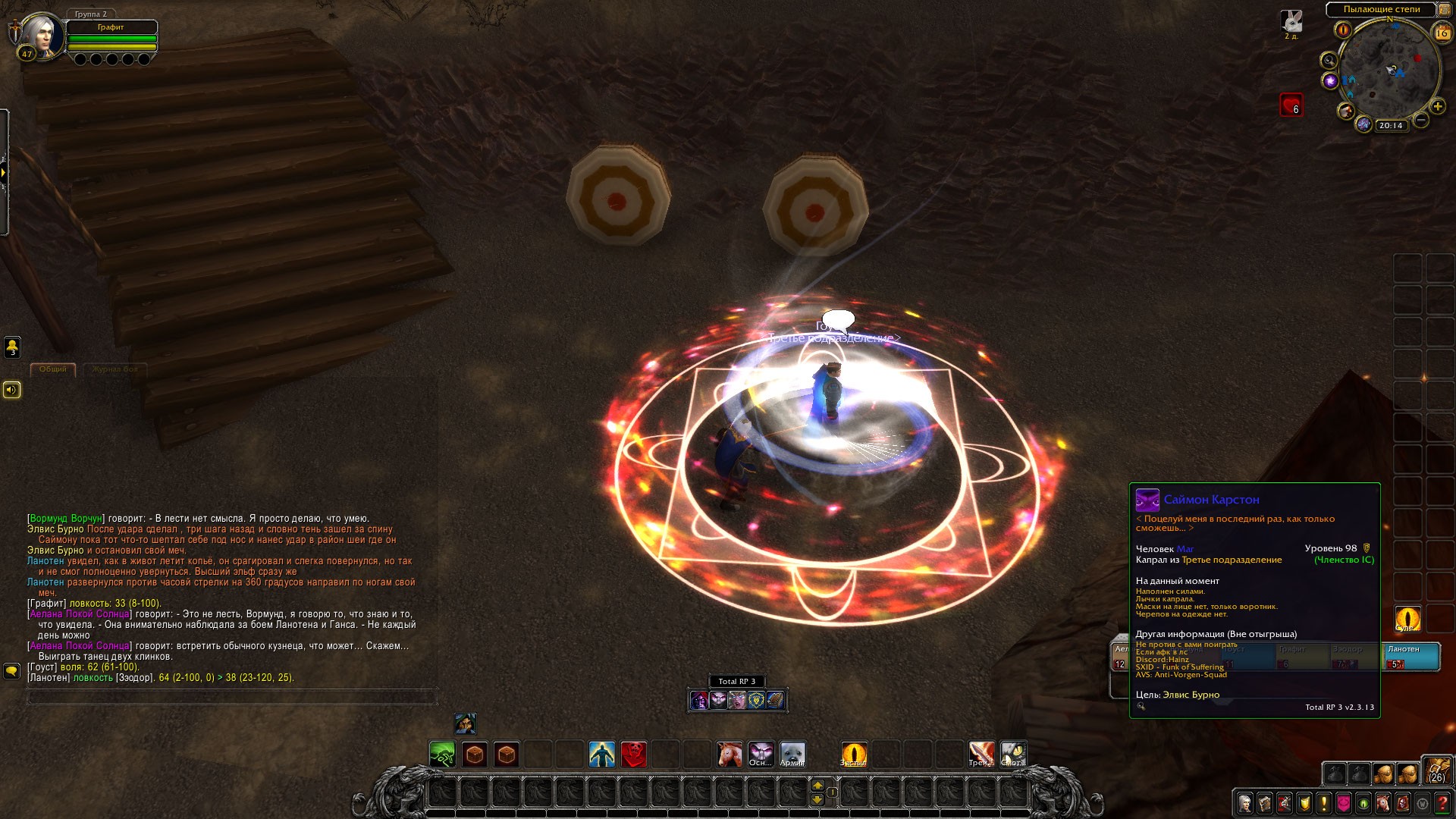Viewport: 1456px width, 819px height.
Task: Activate the glowing blue figure ability
Action: (602, 755)
